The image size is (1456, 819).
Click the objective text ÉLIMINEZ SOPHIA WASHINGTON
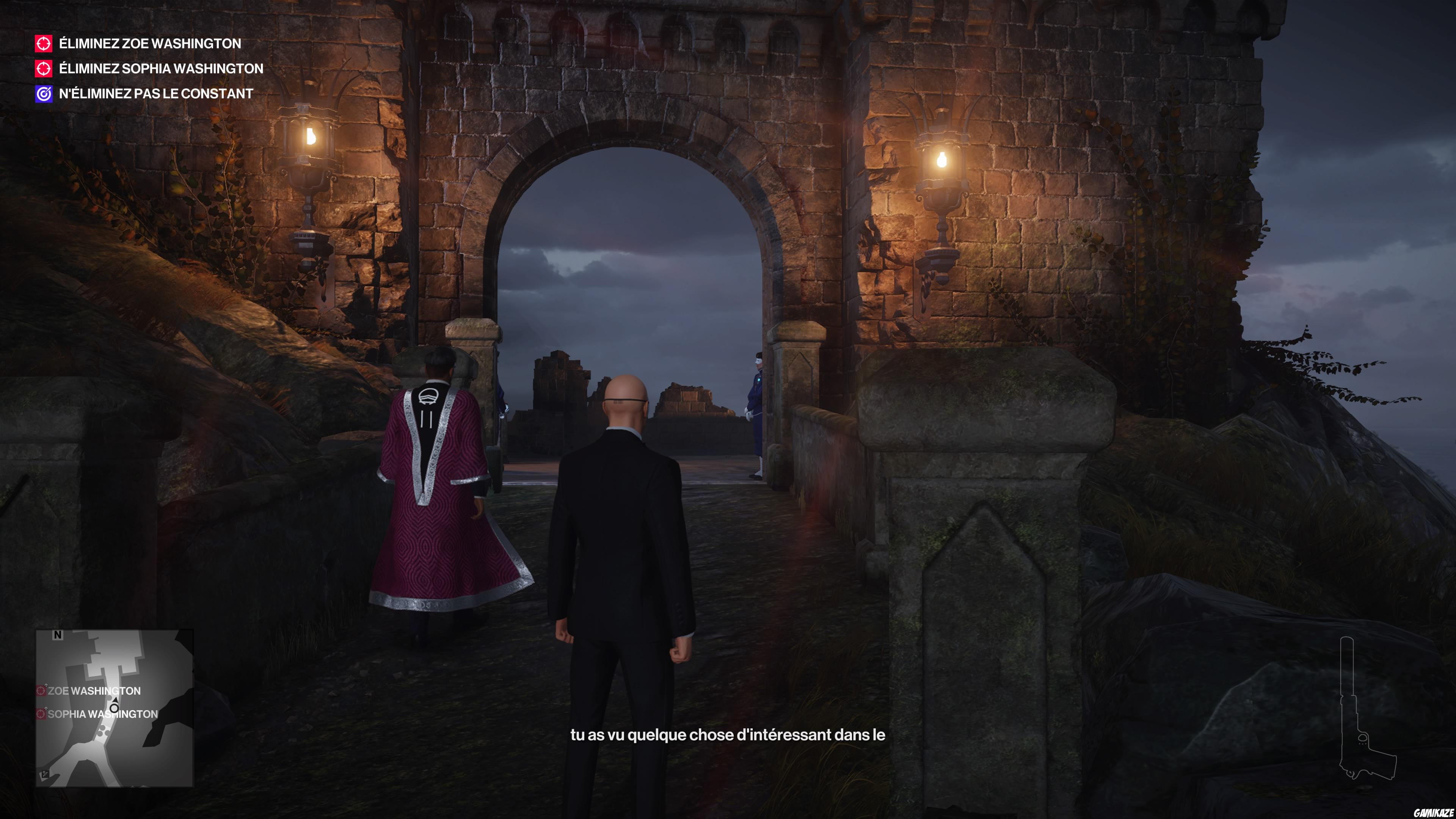(x=160, y=68)
